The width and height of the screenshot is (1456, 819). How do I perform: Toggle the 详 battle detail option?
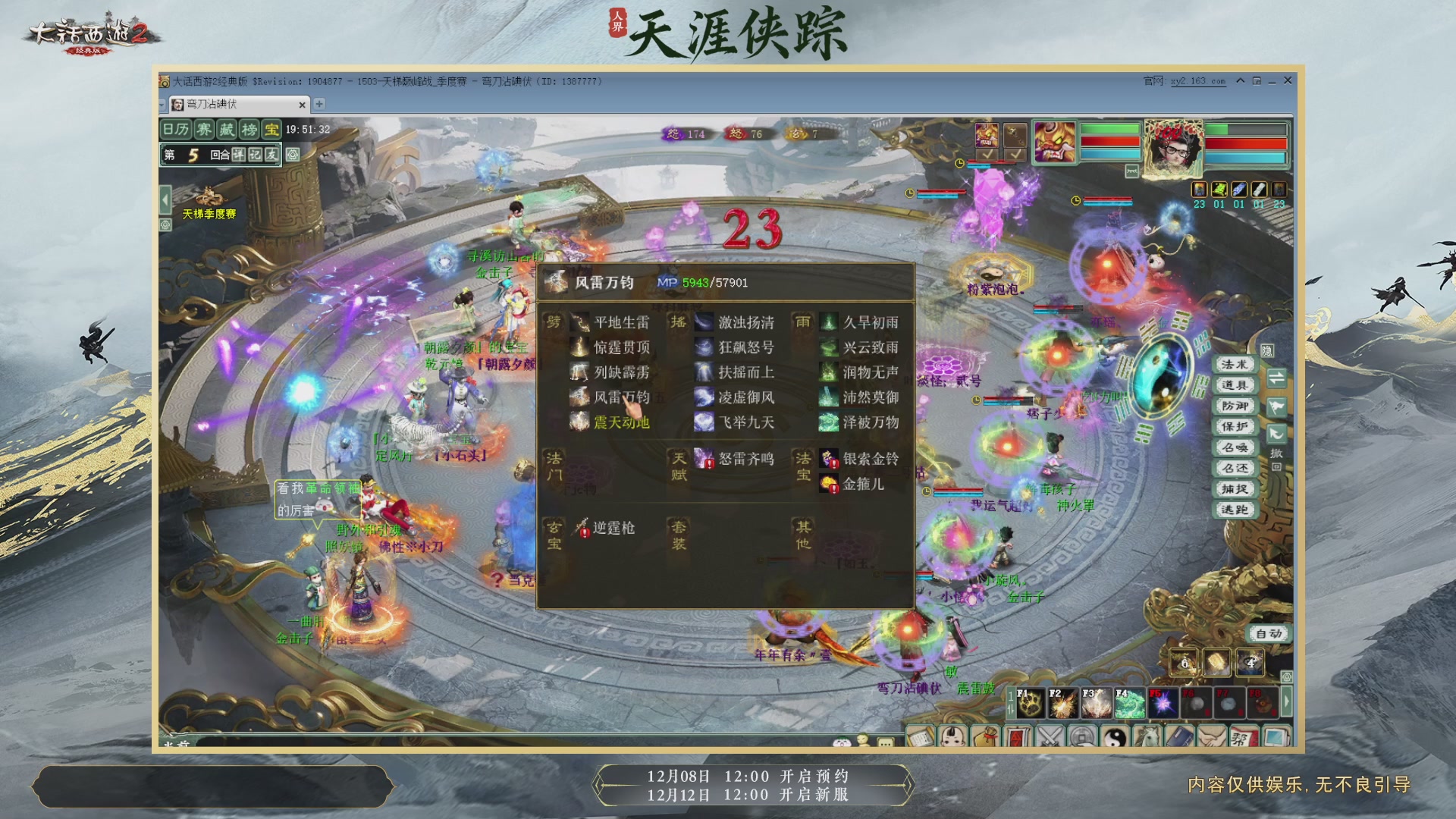pos(240,155)
